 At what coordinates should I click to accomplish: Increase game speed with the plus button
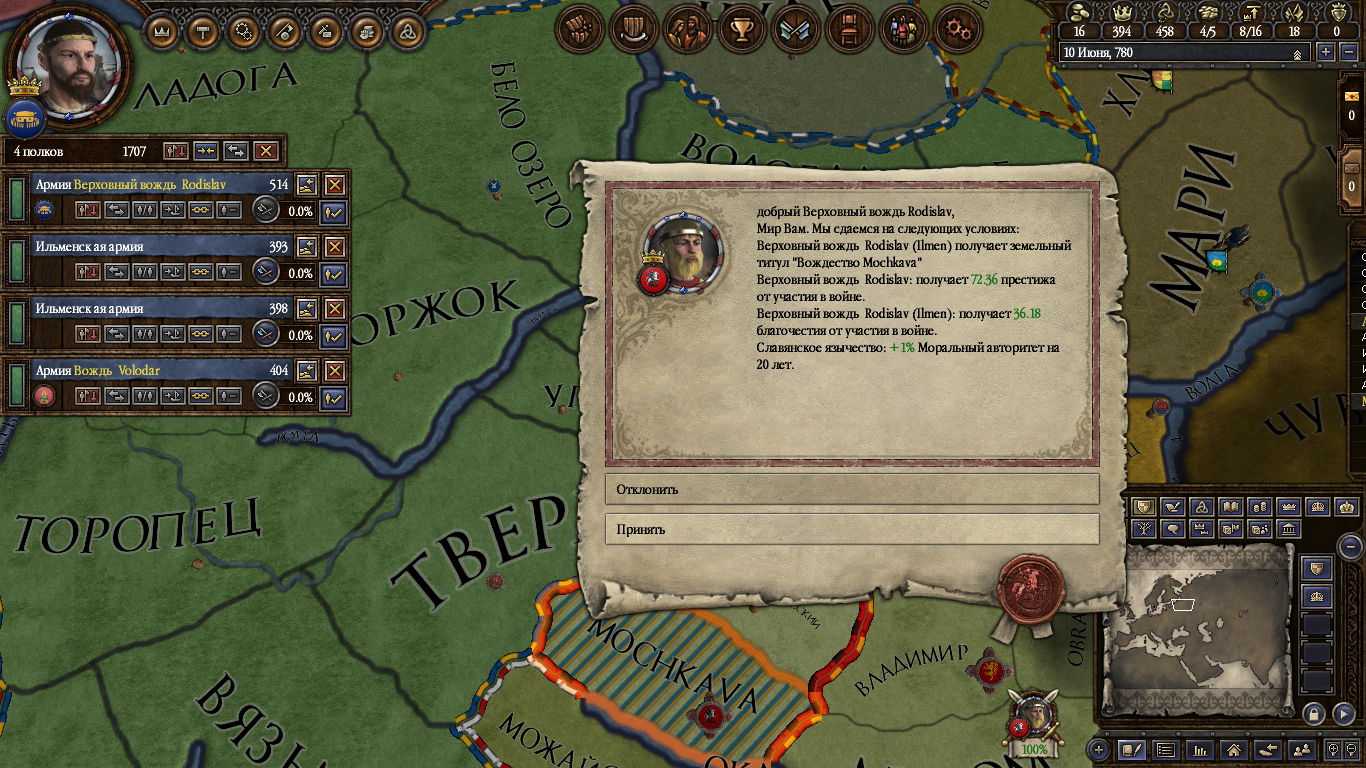pos(1326,52)
